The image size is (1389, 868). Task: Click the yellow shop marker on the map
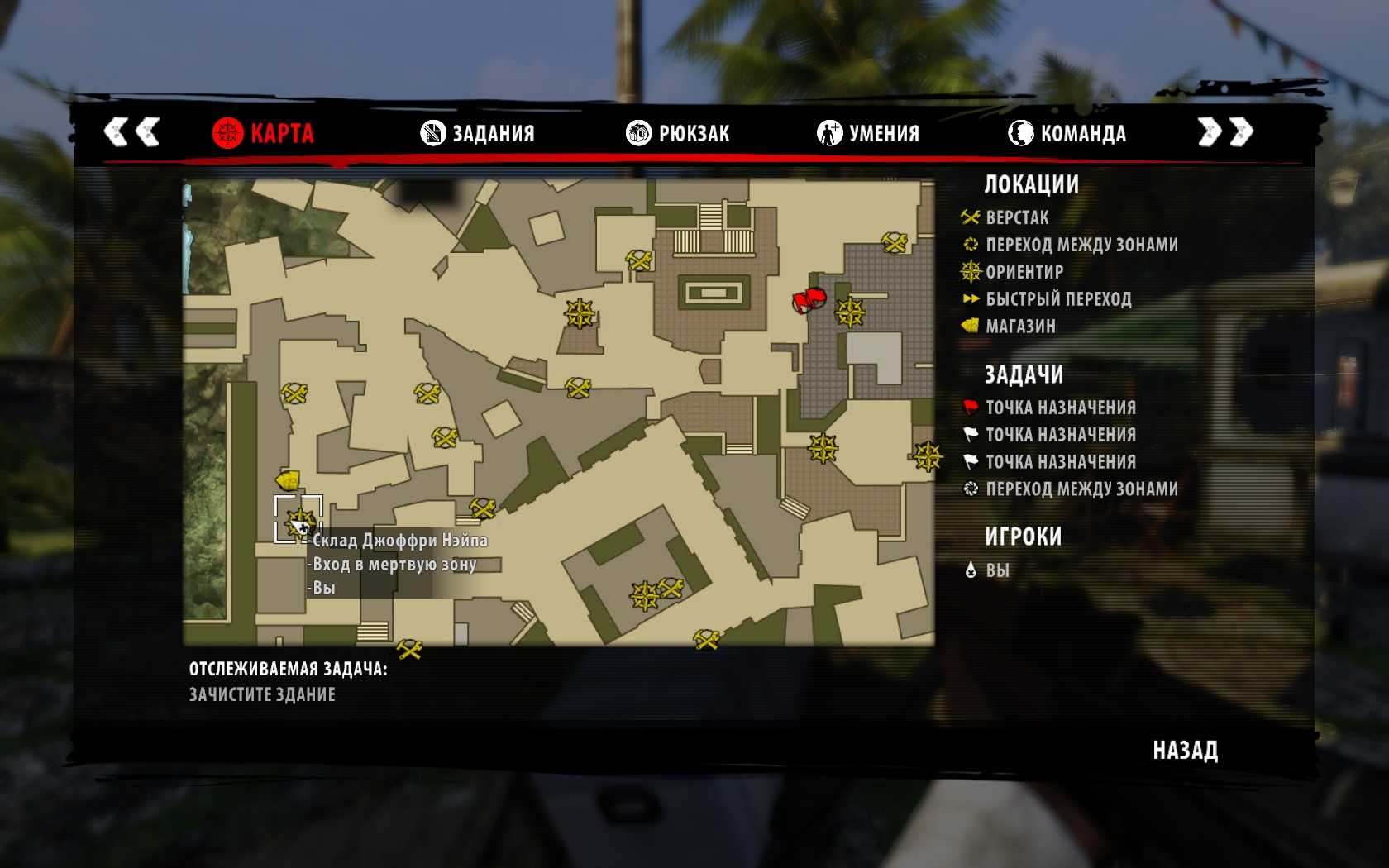[x=287, y=479]
